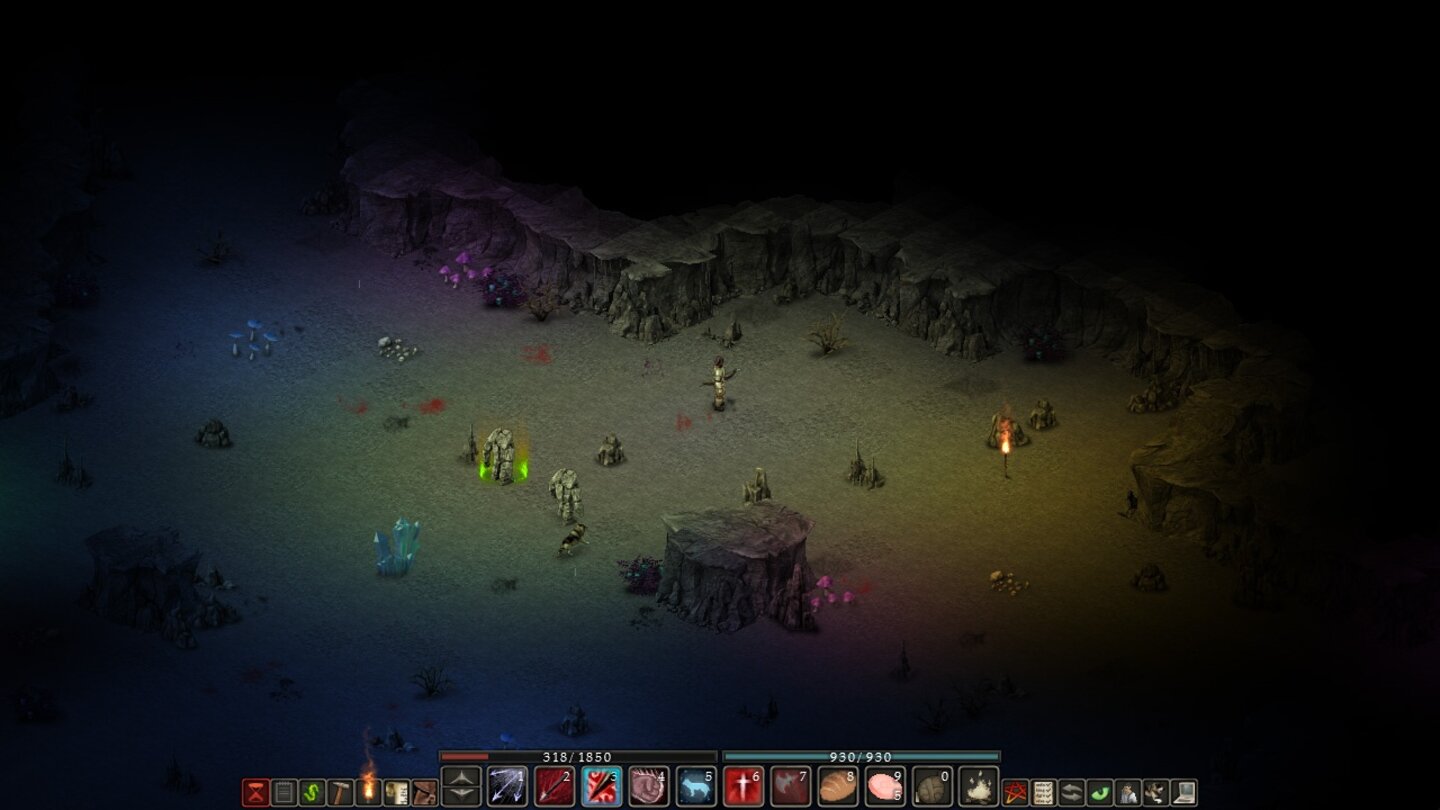Open the hammer crafting icon

[341, 793]
